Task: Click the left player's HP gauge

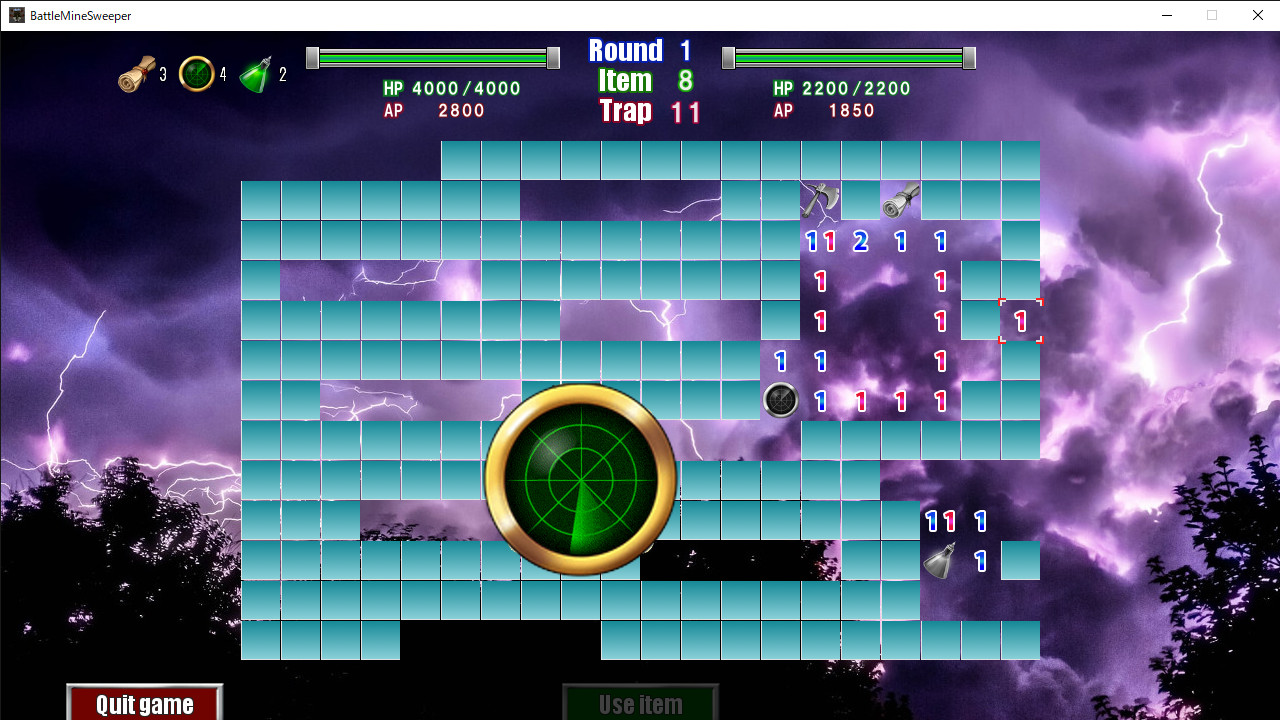Action: (x=432, y=57)
